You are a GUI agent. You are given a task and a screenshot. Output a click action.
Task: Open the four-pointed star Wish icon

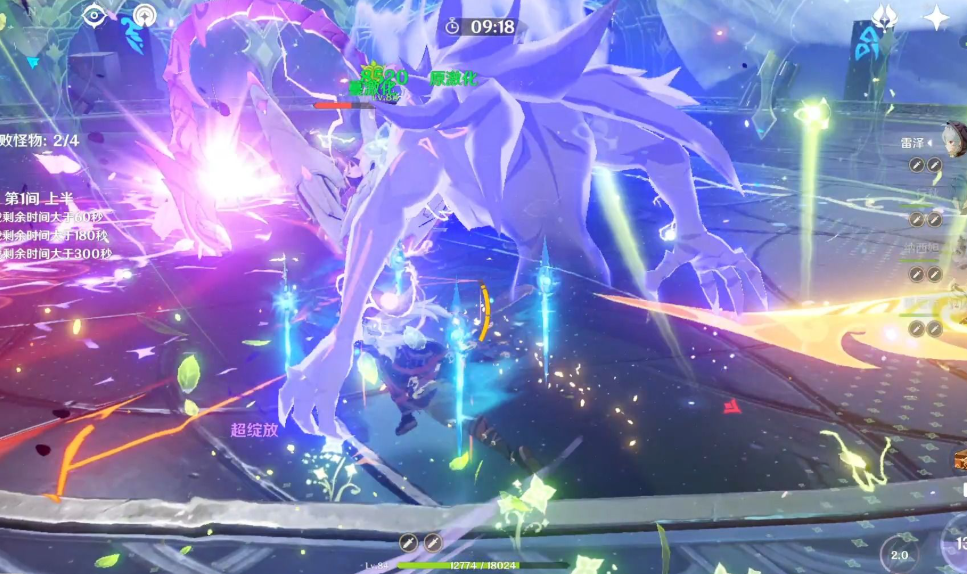coord(936,17)
